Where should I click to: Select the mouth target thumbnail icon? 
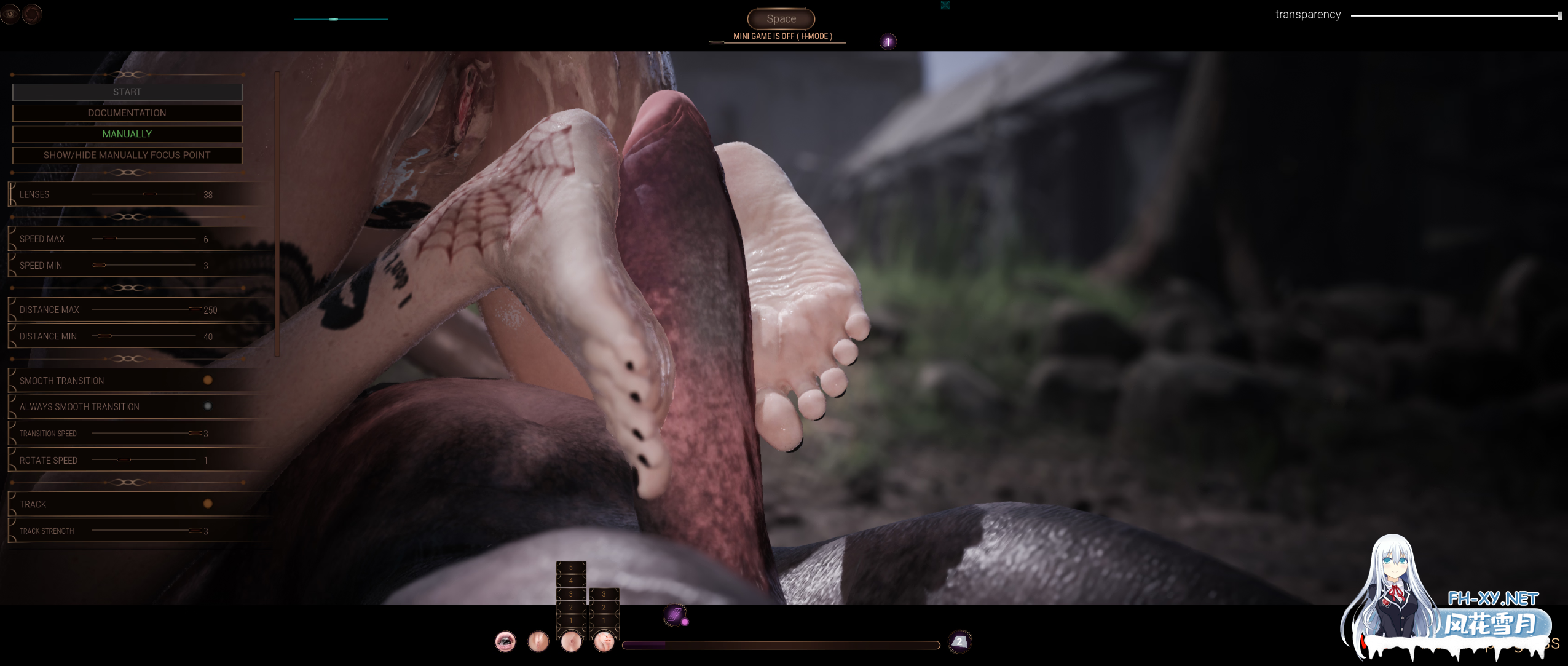[x=505, y=642]
